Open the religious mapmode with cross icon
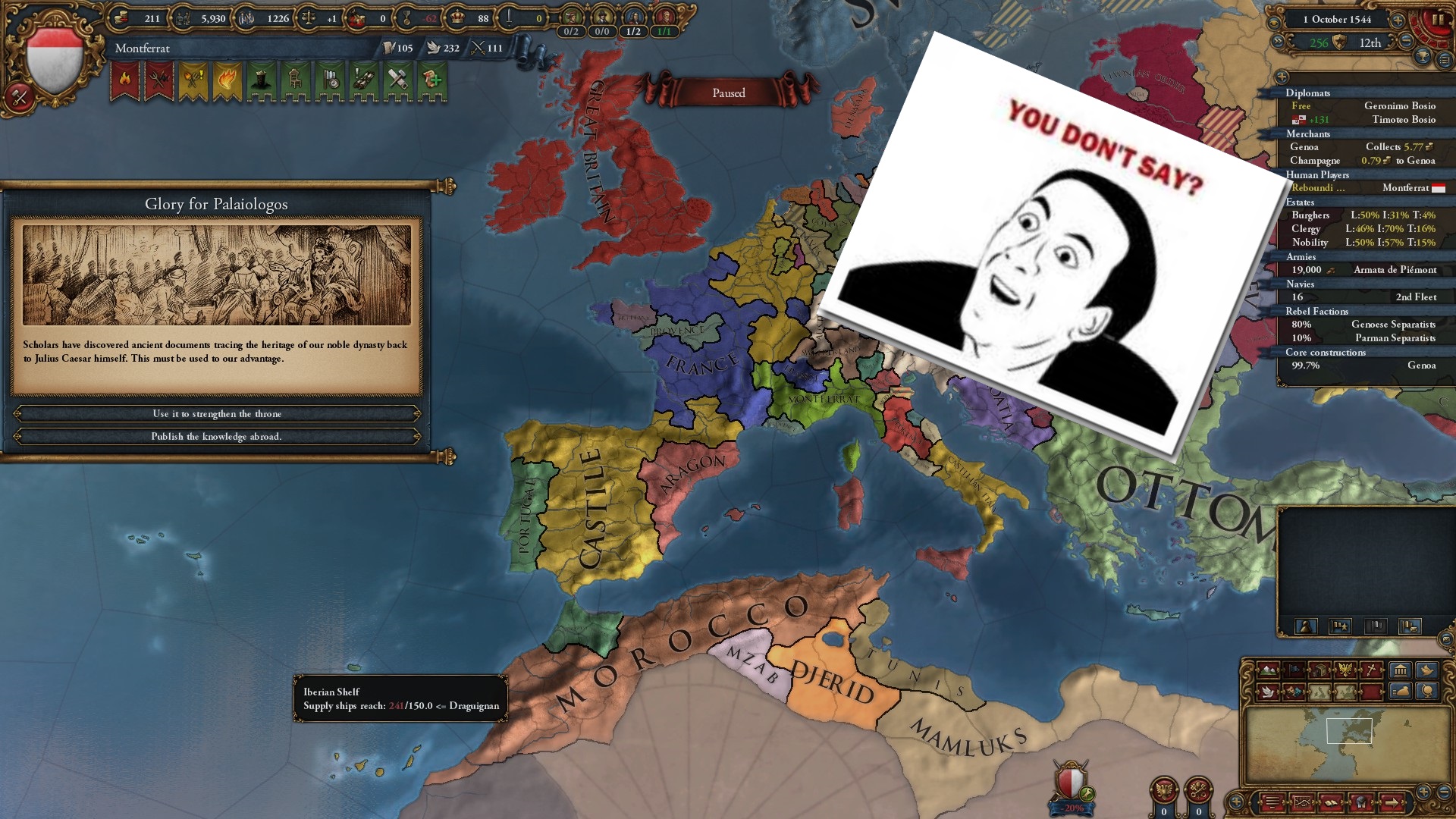 pos(1370,670)
